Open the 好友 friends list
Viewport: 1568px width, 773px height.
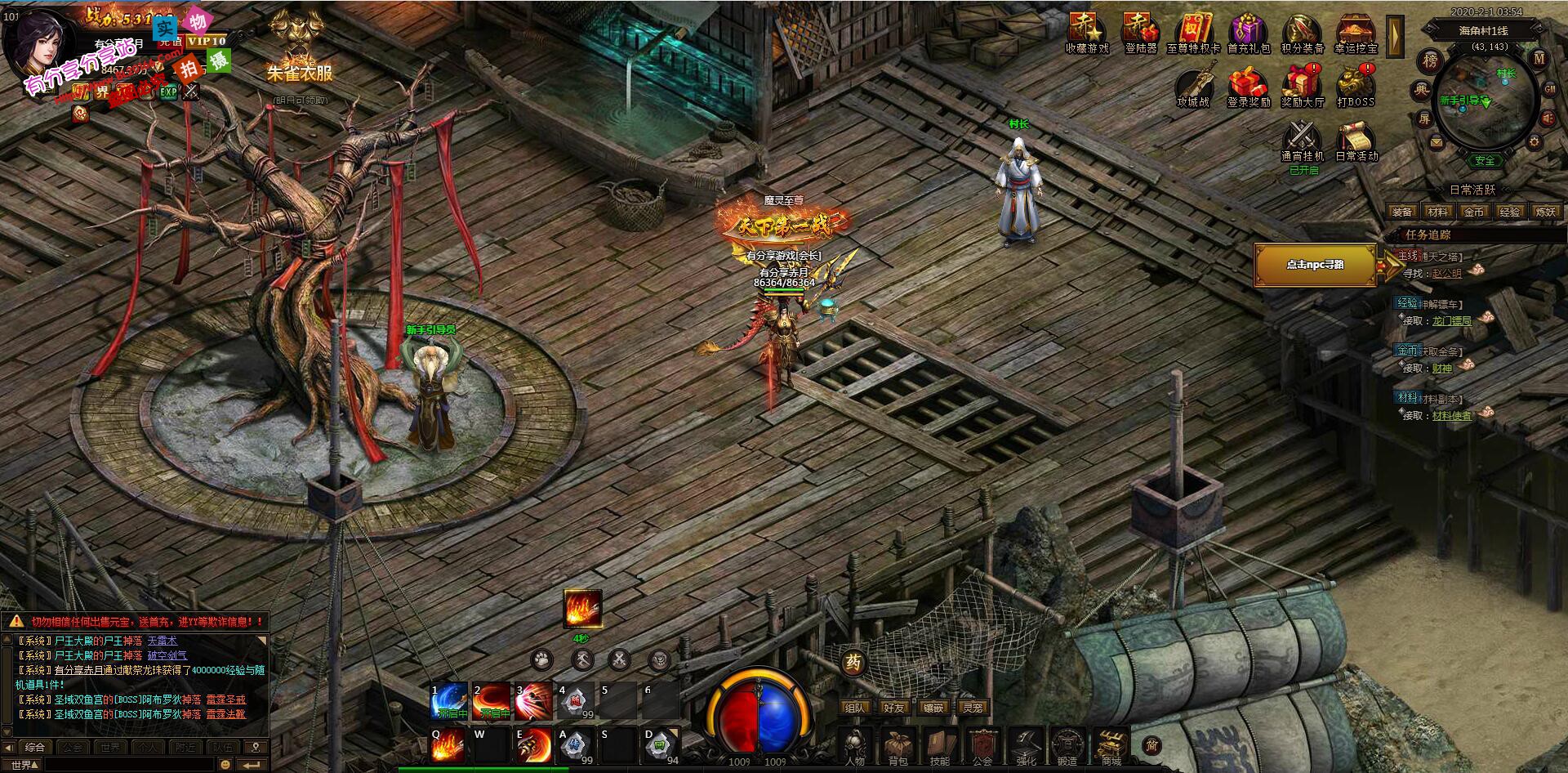click(x=893, y=708)
